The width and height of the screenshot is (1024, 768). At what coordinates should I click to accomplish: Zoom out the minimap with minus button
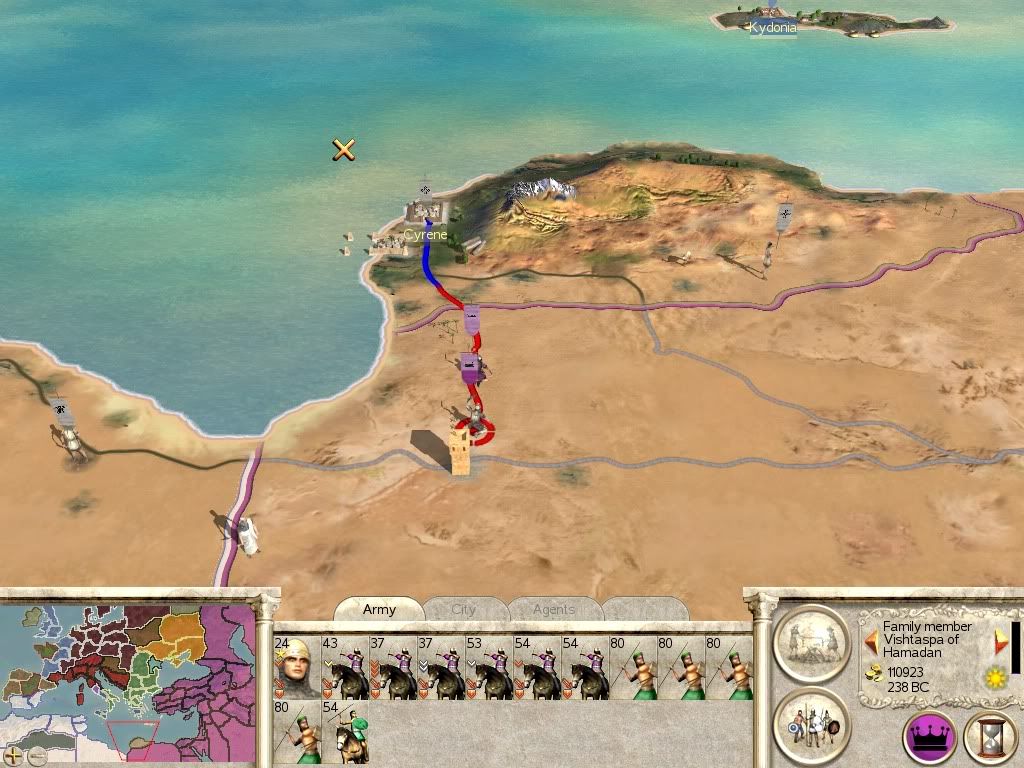point(36,756)
